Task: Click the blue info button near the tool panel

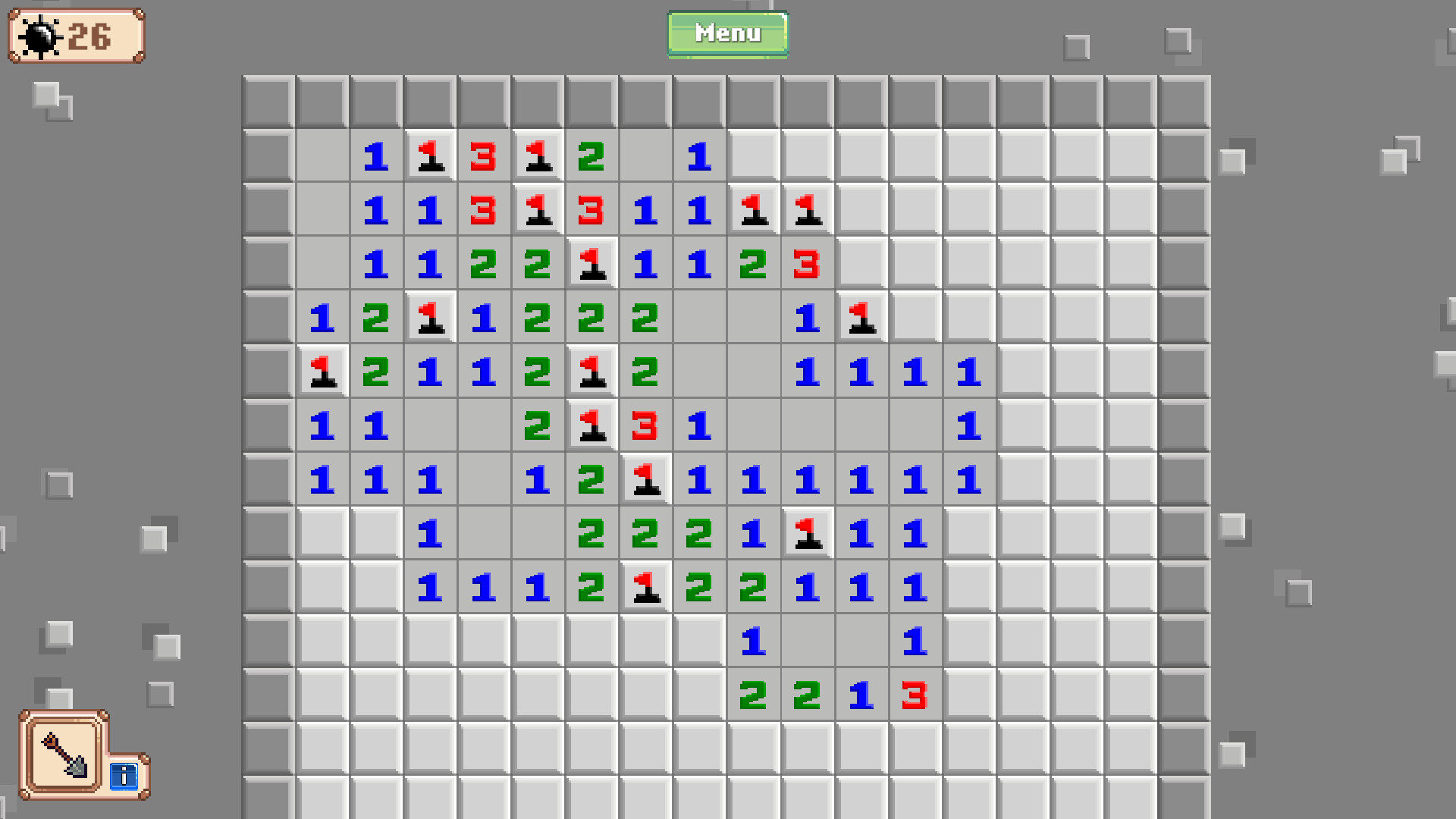Action: point(124,777)
